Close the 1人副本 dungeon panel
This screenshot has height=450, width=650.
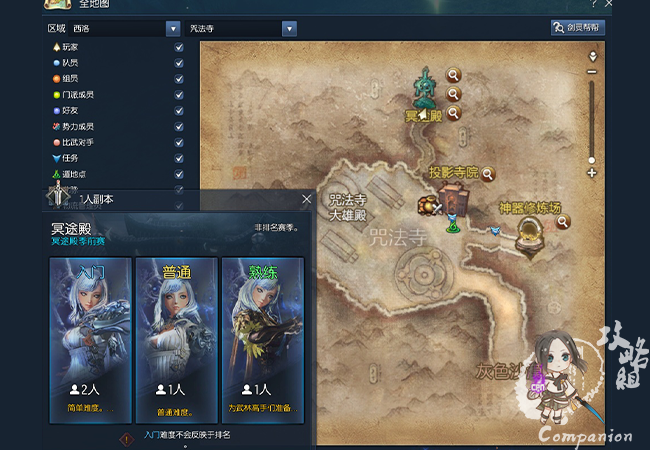(306, 200)
